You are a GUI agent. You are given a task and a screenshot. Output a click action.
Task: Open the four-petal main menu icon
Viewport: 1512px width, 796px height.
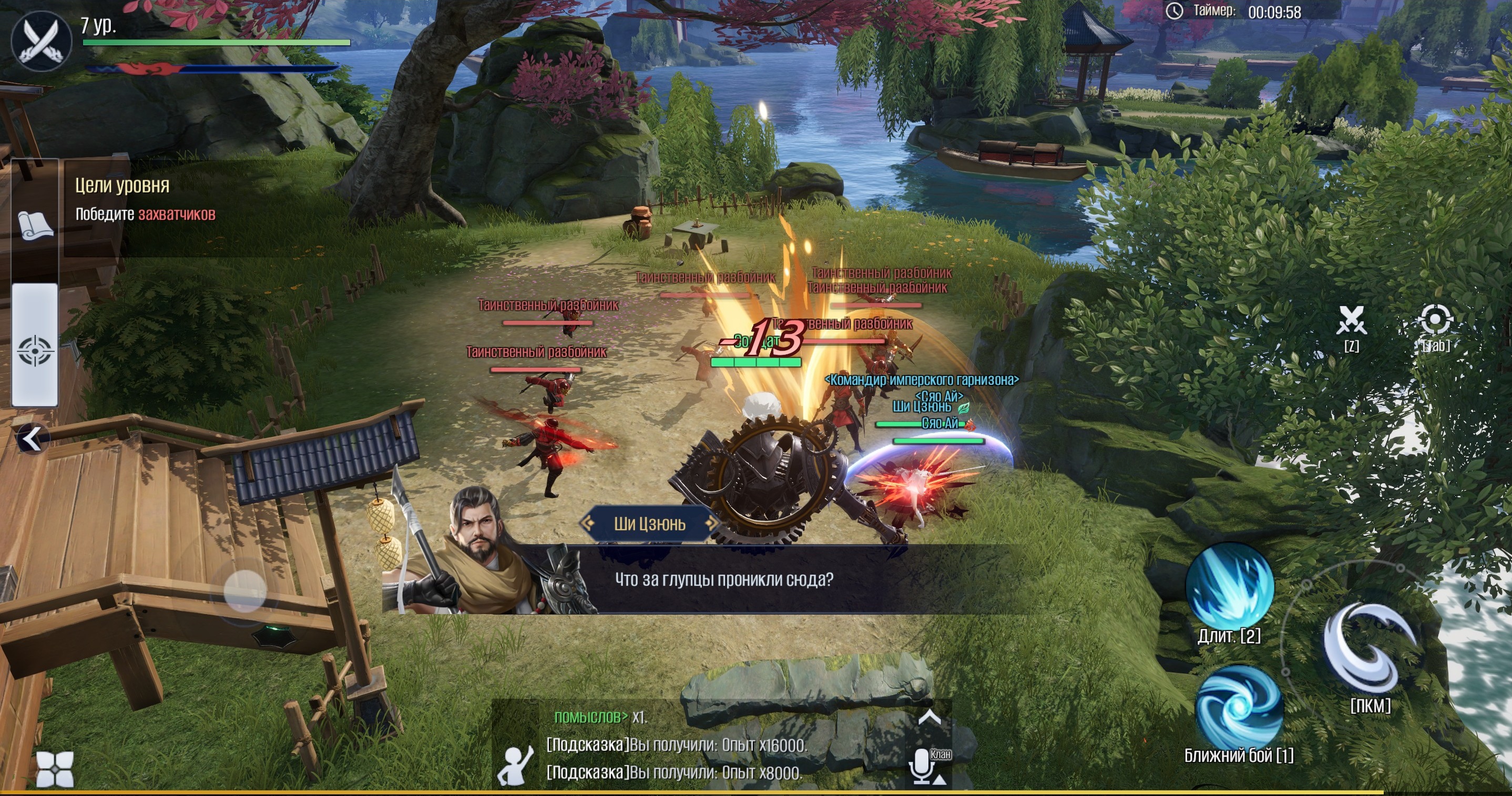55,769
